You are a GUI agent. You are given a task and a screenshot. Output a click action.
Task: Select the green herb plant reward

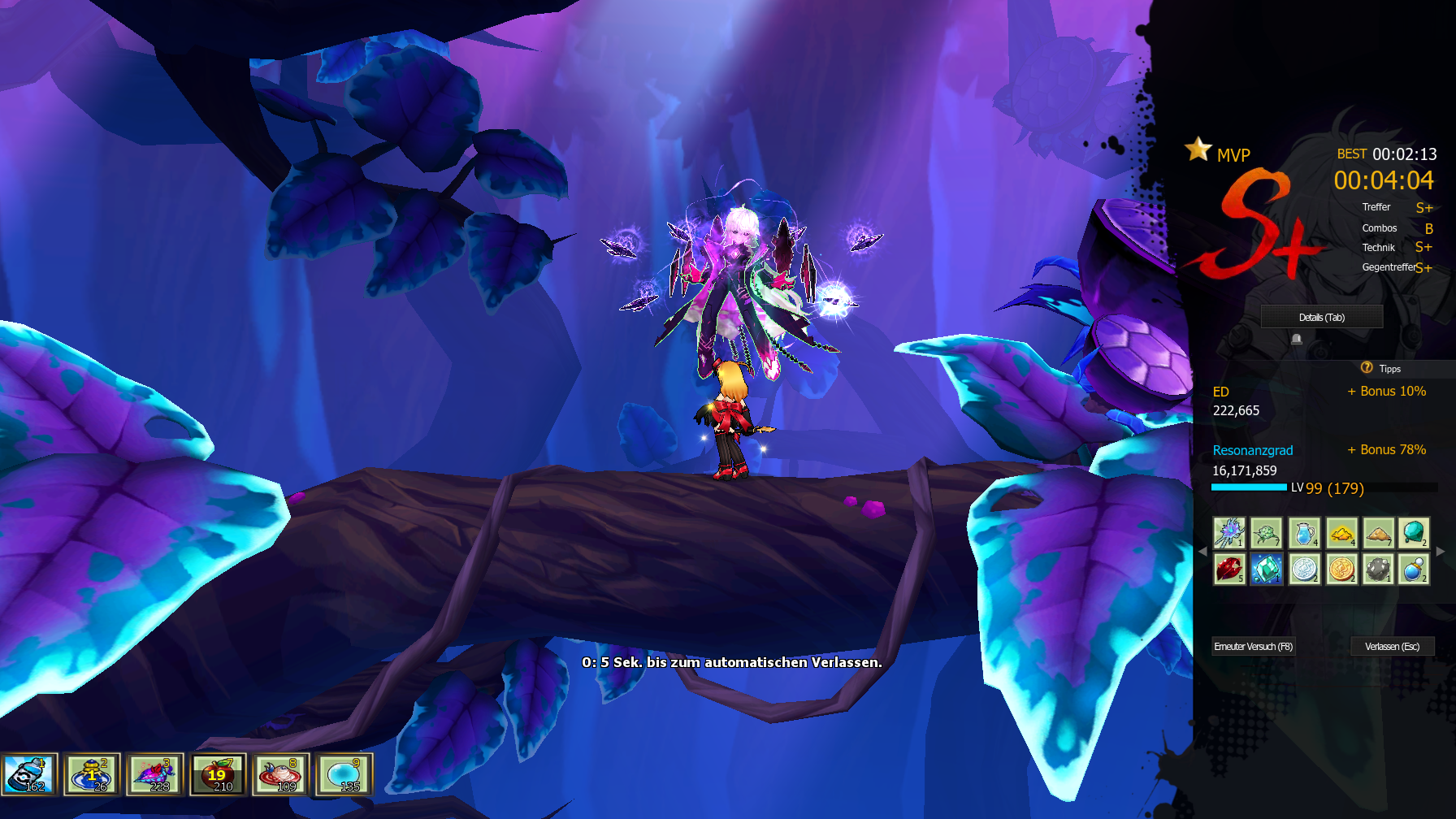1266,533
